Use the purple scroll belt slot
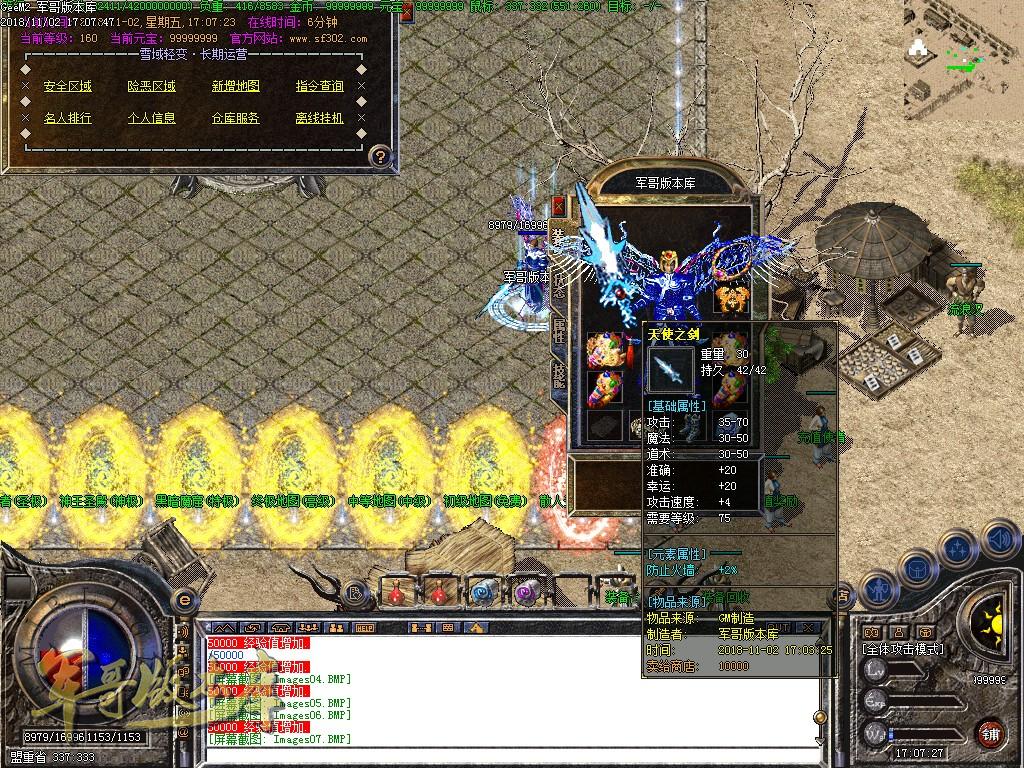 click(x=525, y=591)
